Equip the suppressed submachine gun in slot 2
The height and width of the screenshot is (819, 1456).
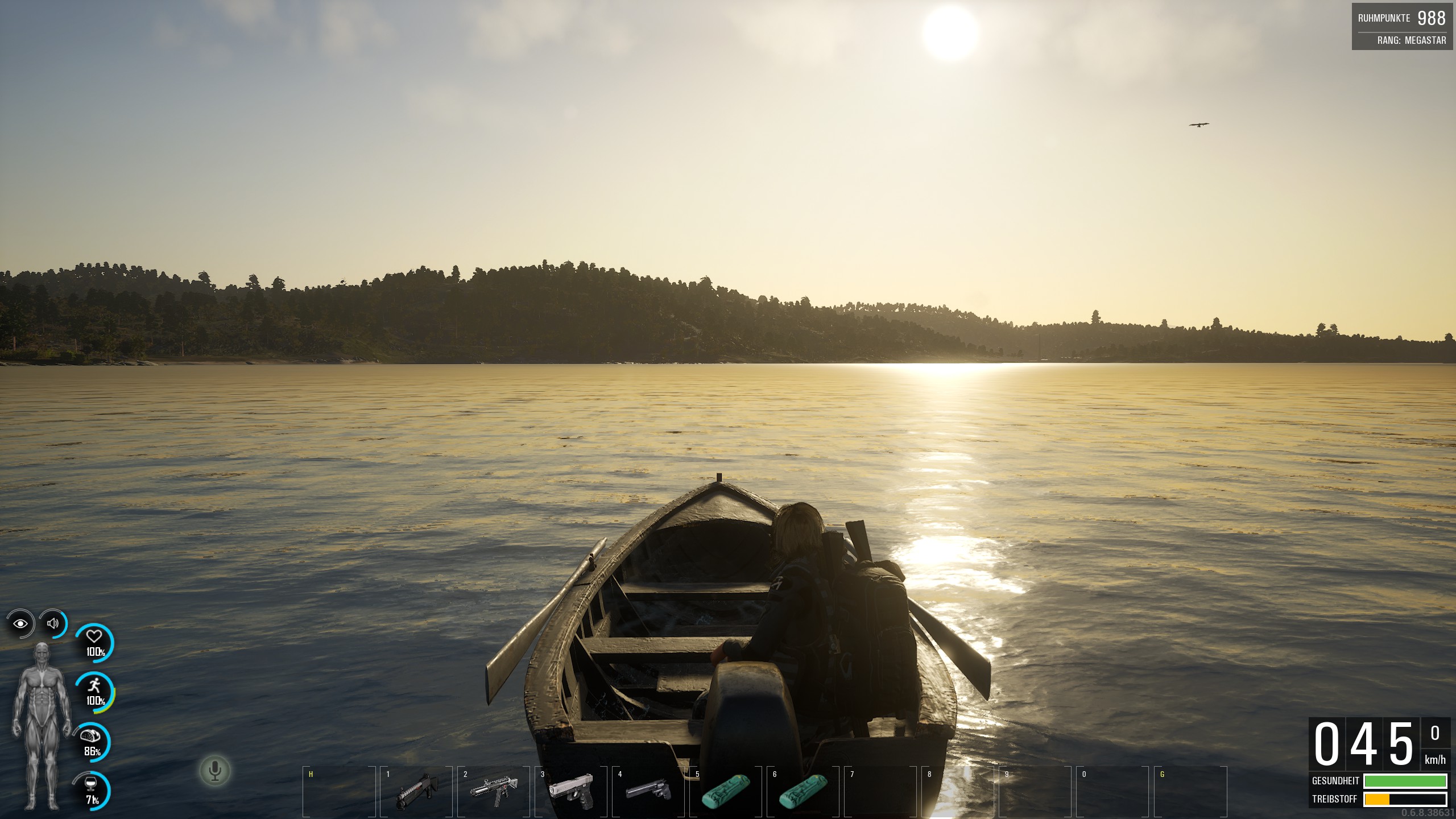[x=494, y=791]
